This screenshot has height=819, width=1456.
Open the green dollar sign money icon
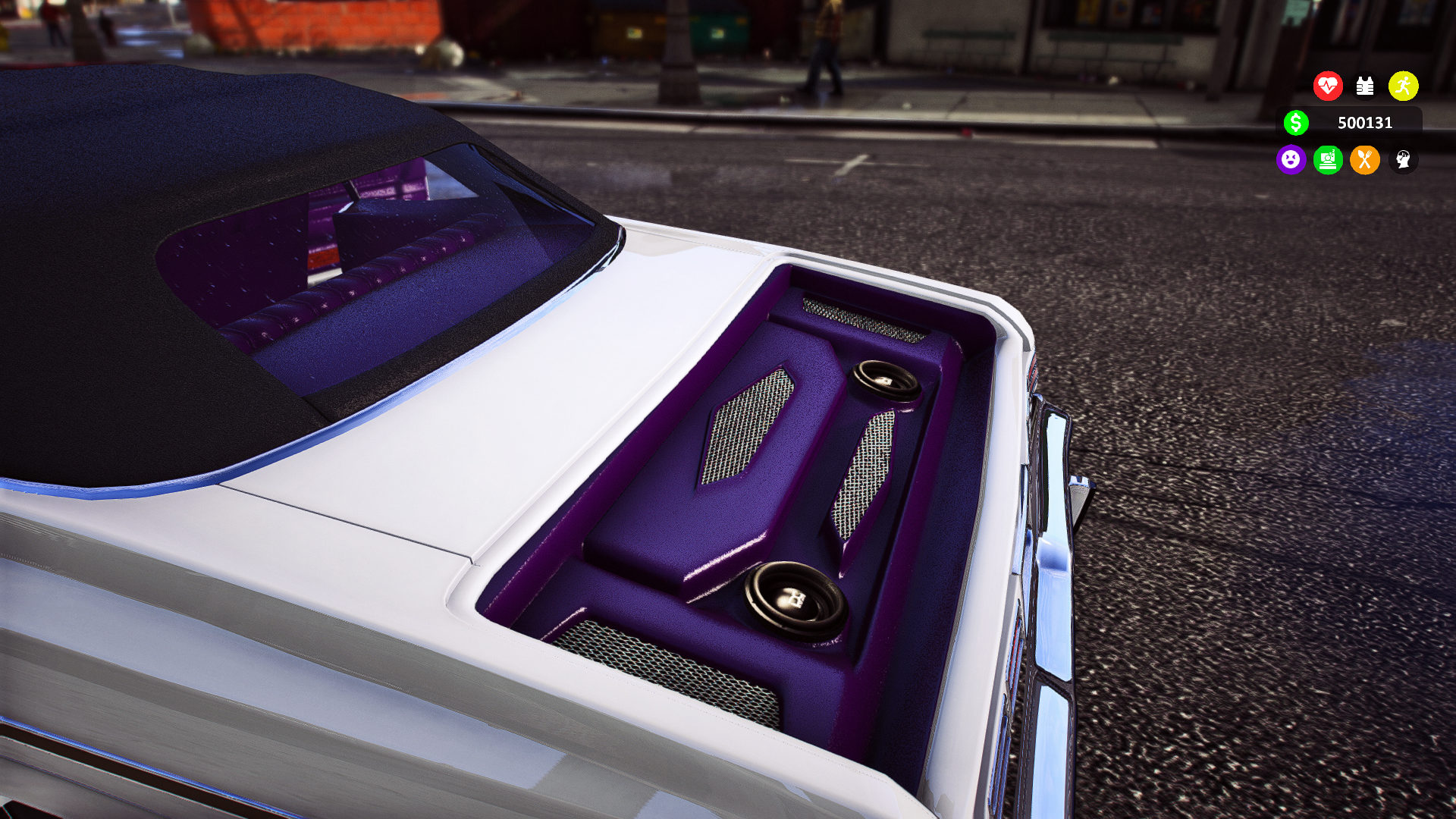point(1296,123)
